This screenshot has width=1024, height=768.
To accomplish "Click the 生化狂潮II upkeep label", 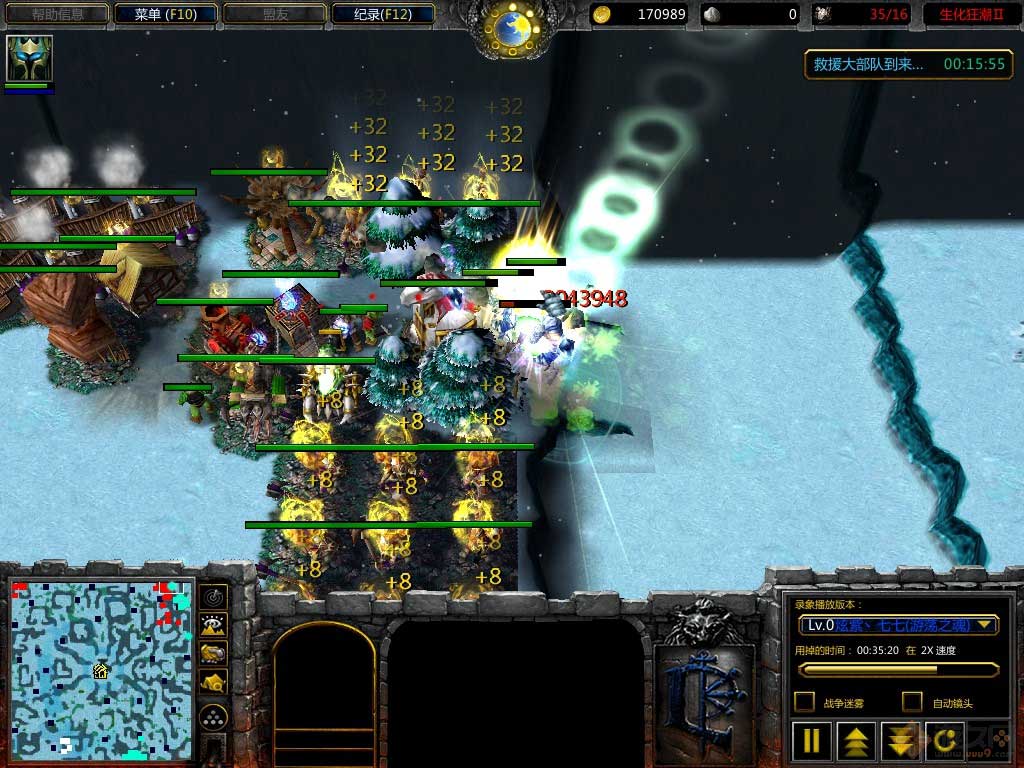I will (x=969, y=14).
